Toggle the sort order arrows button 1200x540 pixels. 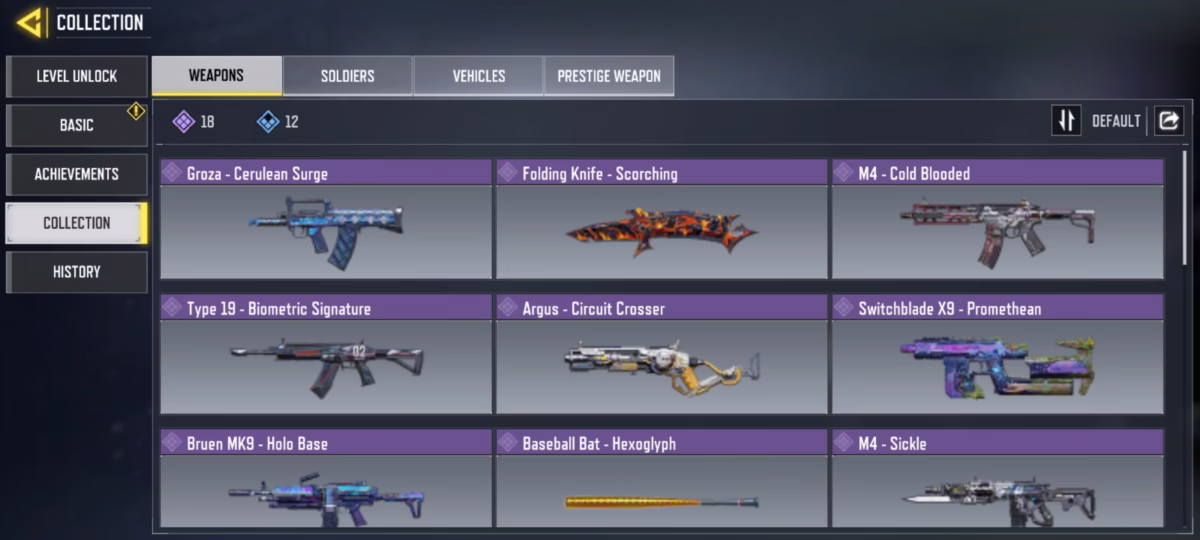click(x=1066, y=121)
